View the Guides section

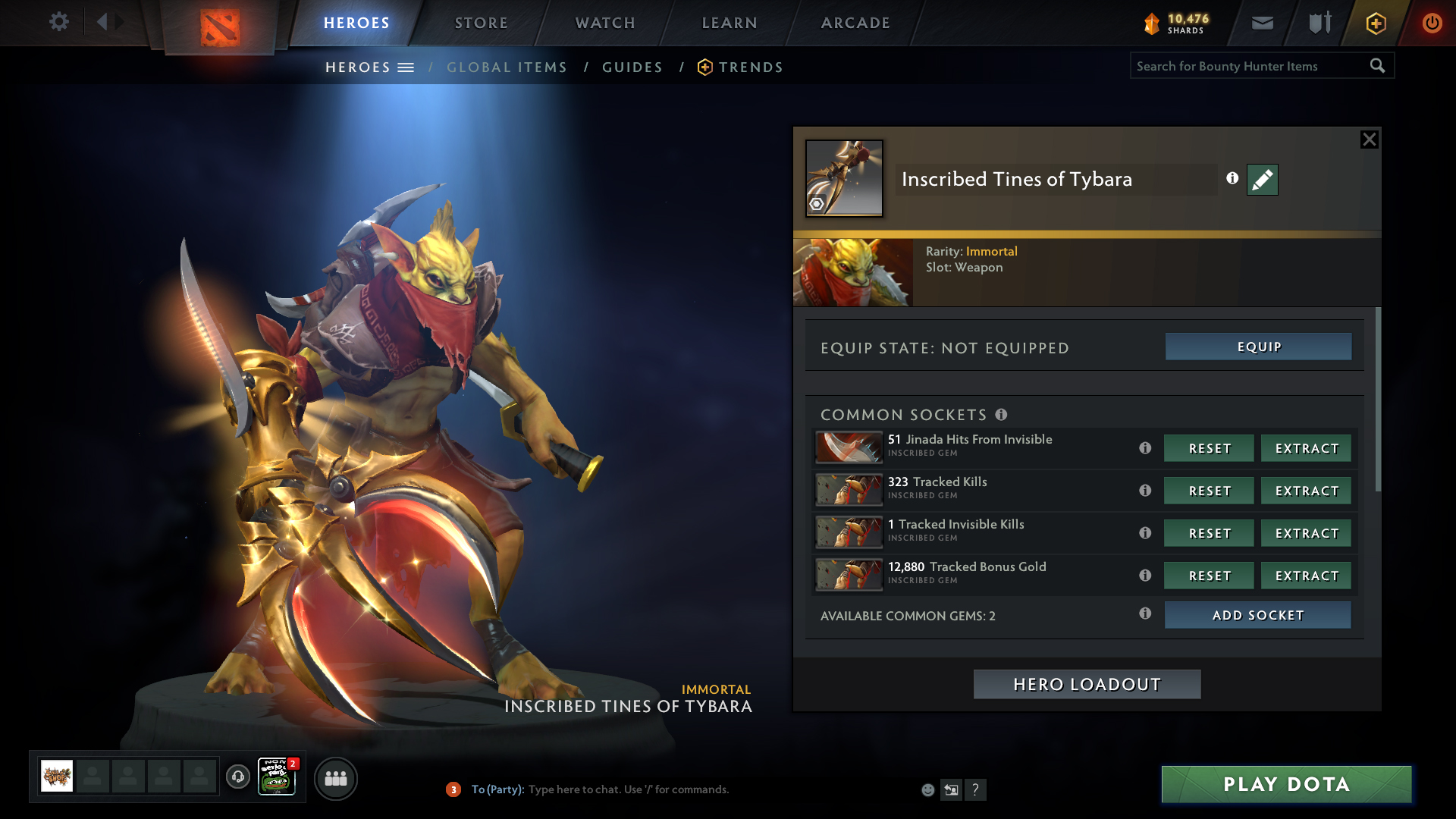click(632, 67)
